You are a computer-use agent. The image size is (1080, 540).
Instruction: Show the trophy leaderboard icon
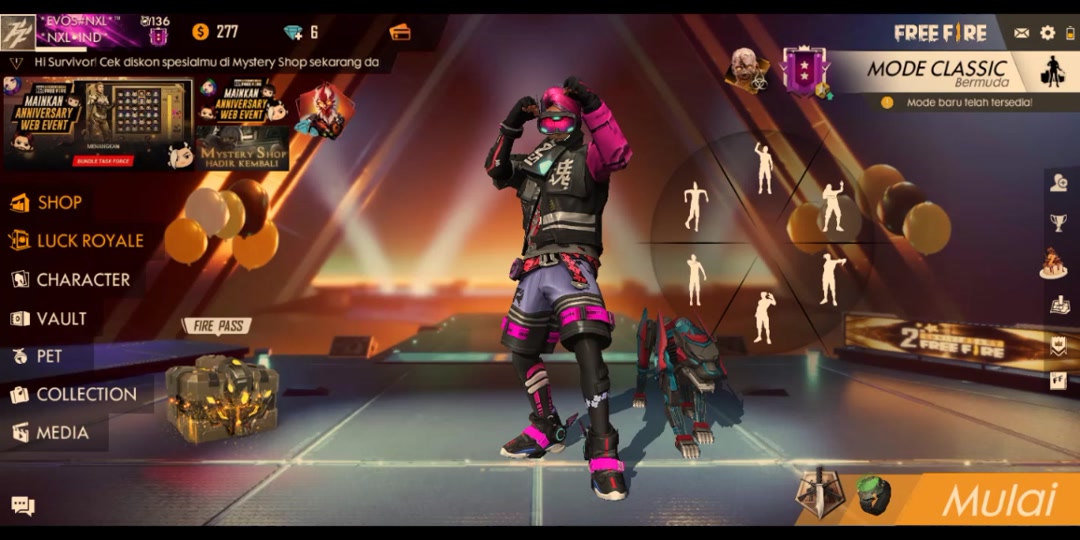(1058, 223)
